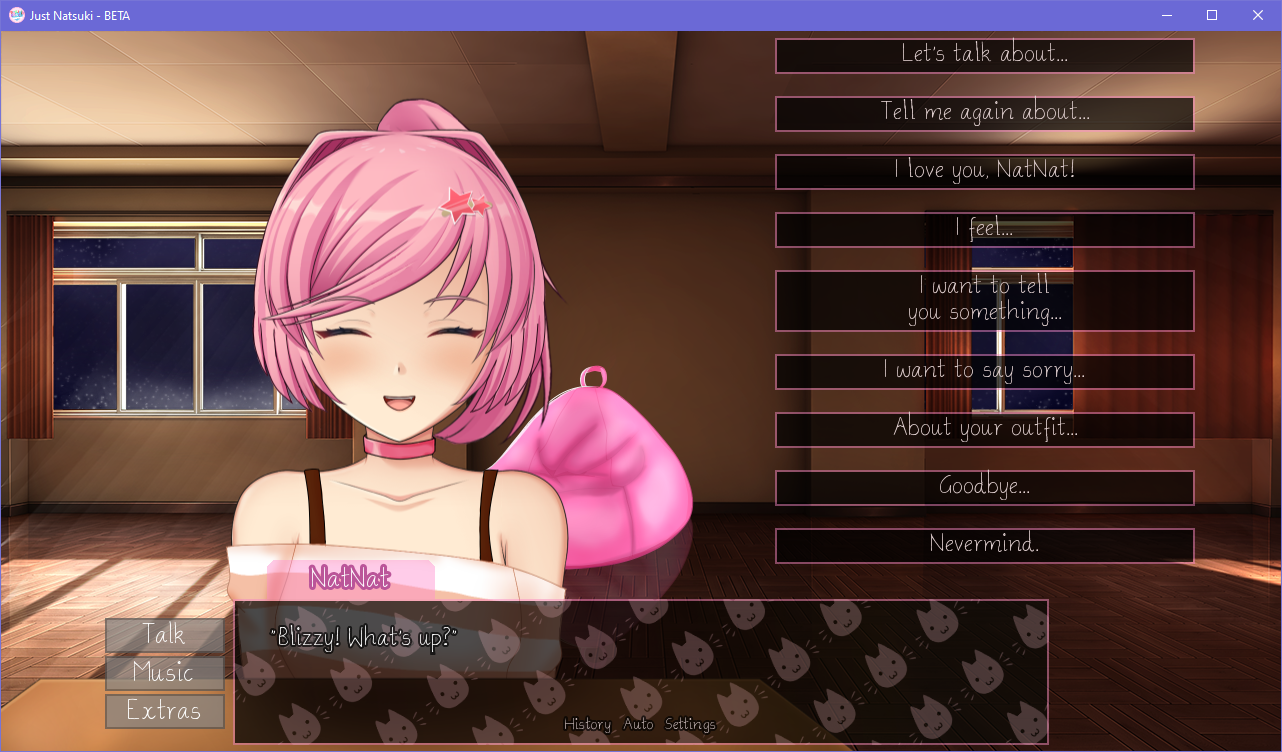This screenshot has height=752, width=1282.
Task: View the dialogue History
Action: pos(587,724)
